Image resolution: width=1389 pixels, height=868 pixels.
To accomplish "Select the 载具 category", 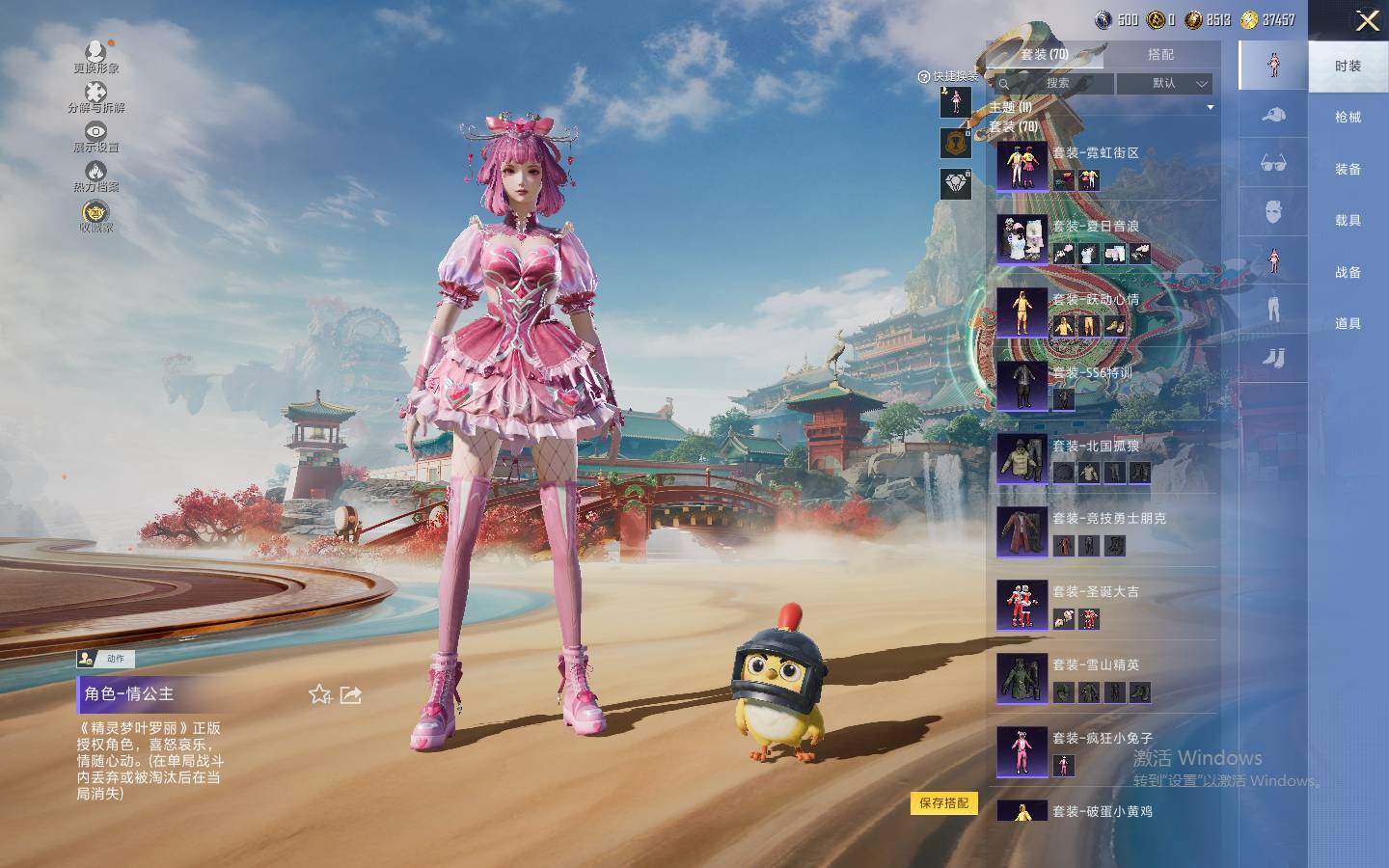I will tap(1348, 221).
